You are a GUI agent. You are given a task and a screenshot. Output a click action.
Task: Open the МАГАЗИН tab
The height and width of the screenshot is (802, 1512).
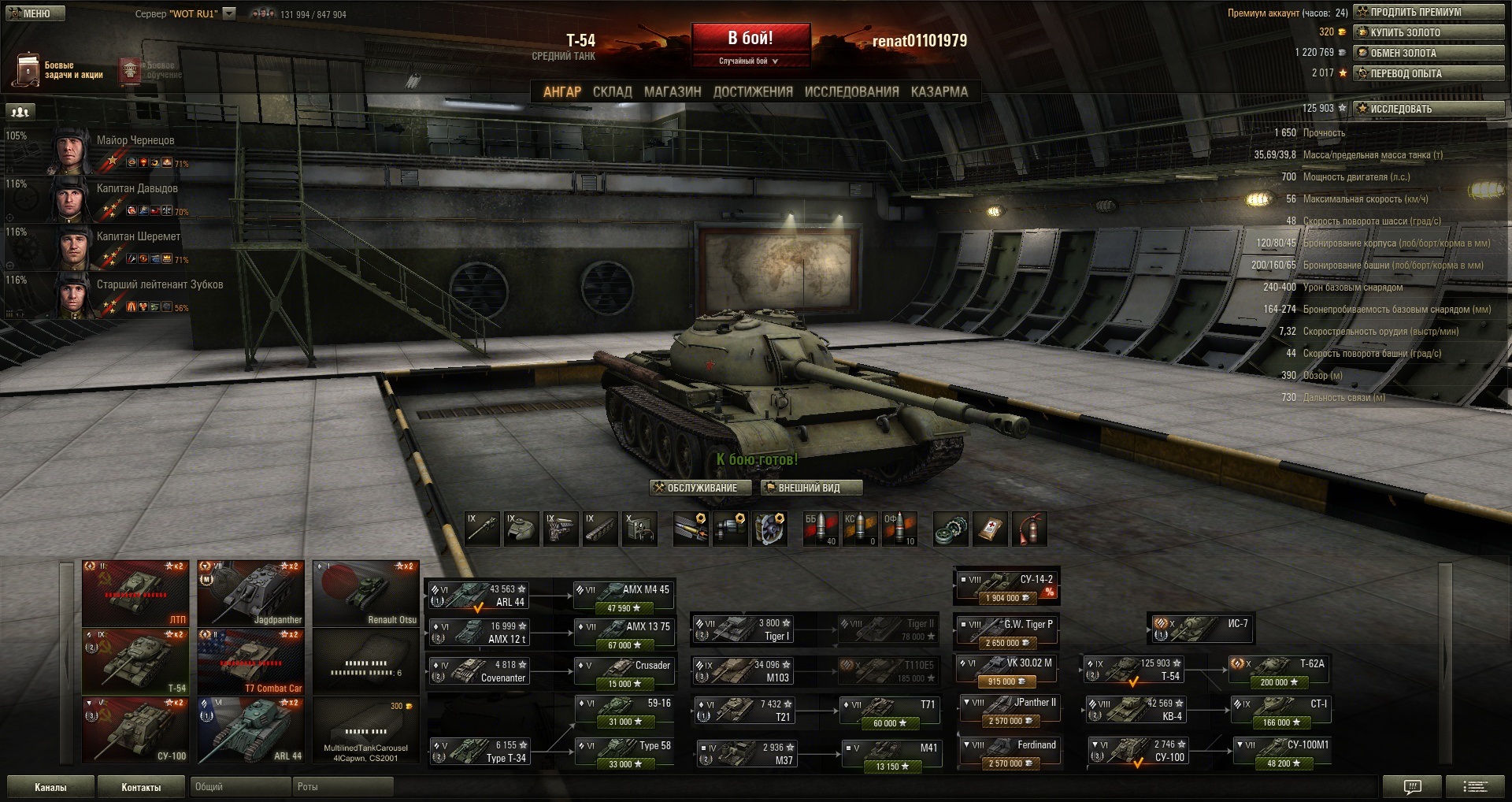[673, 92]
